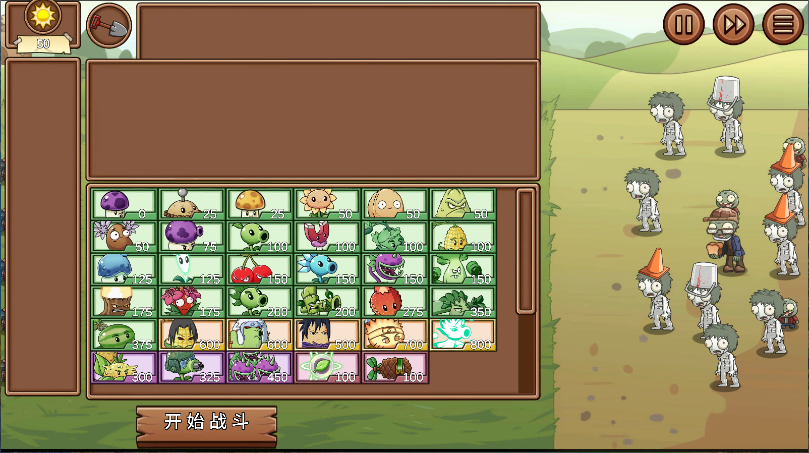
Task: Choose the Melon-pult card costing 375
Action: 124,335
